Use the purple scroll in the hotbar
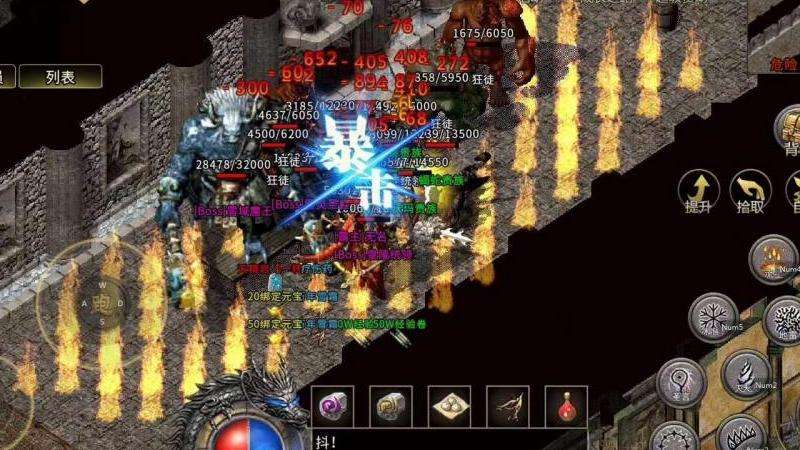This screenshot has width=800, height=450. tap(331, 406)
